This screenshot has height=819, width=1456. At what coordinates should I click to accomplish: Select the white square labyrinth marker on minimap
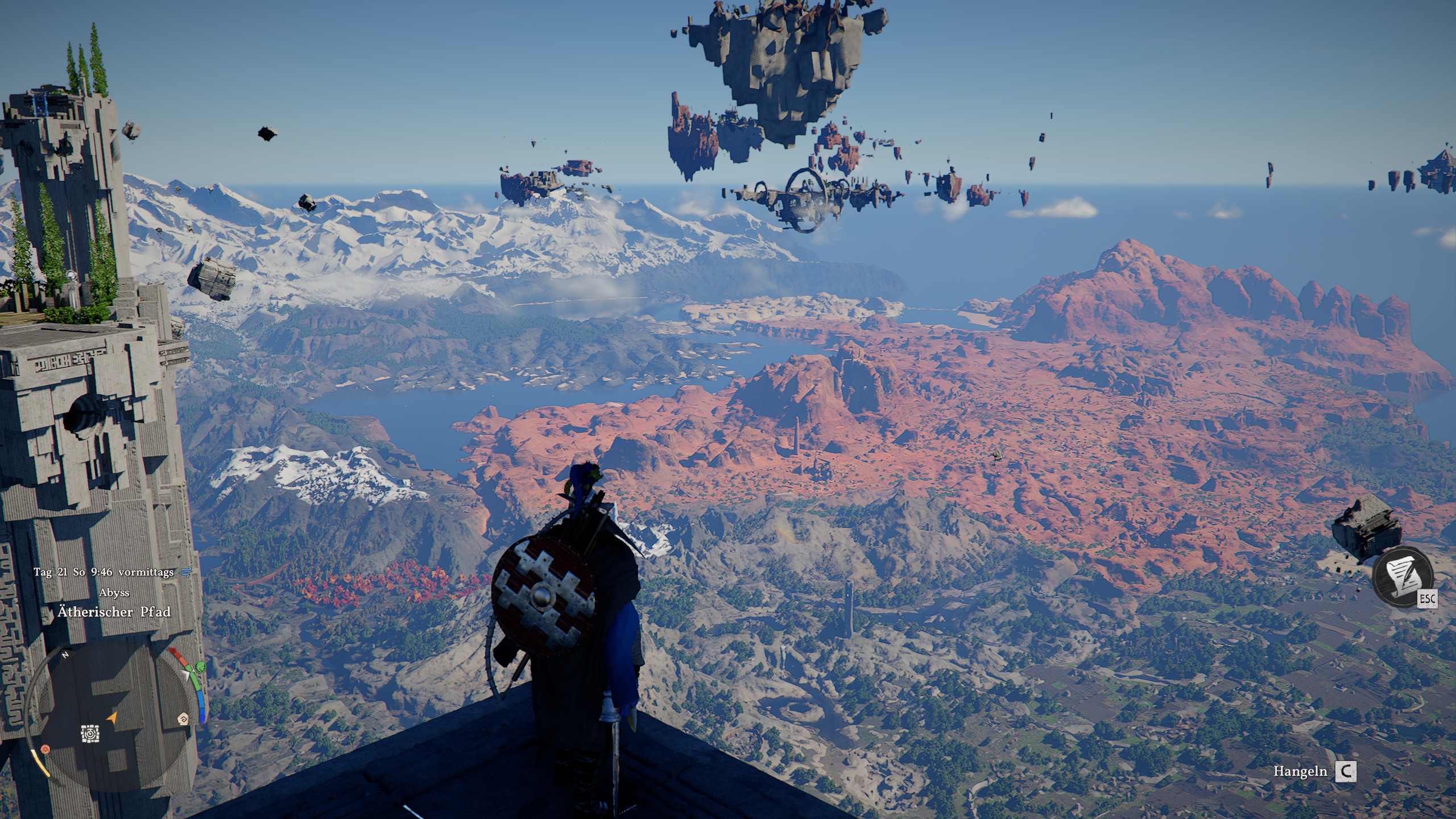click(x=89, y=734)
